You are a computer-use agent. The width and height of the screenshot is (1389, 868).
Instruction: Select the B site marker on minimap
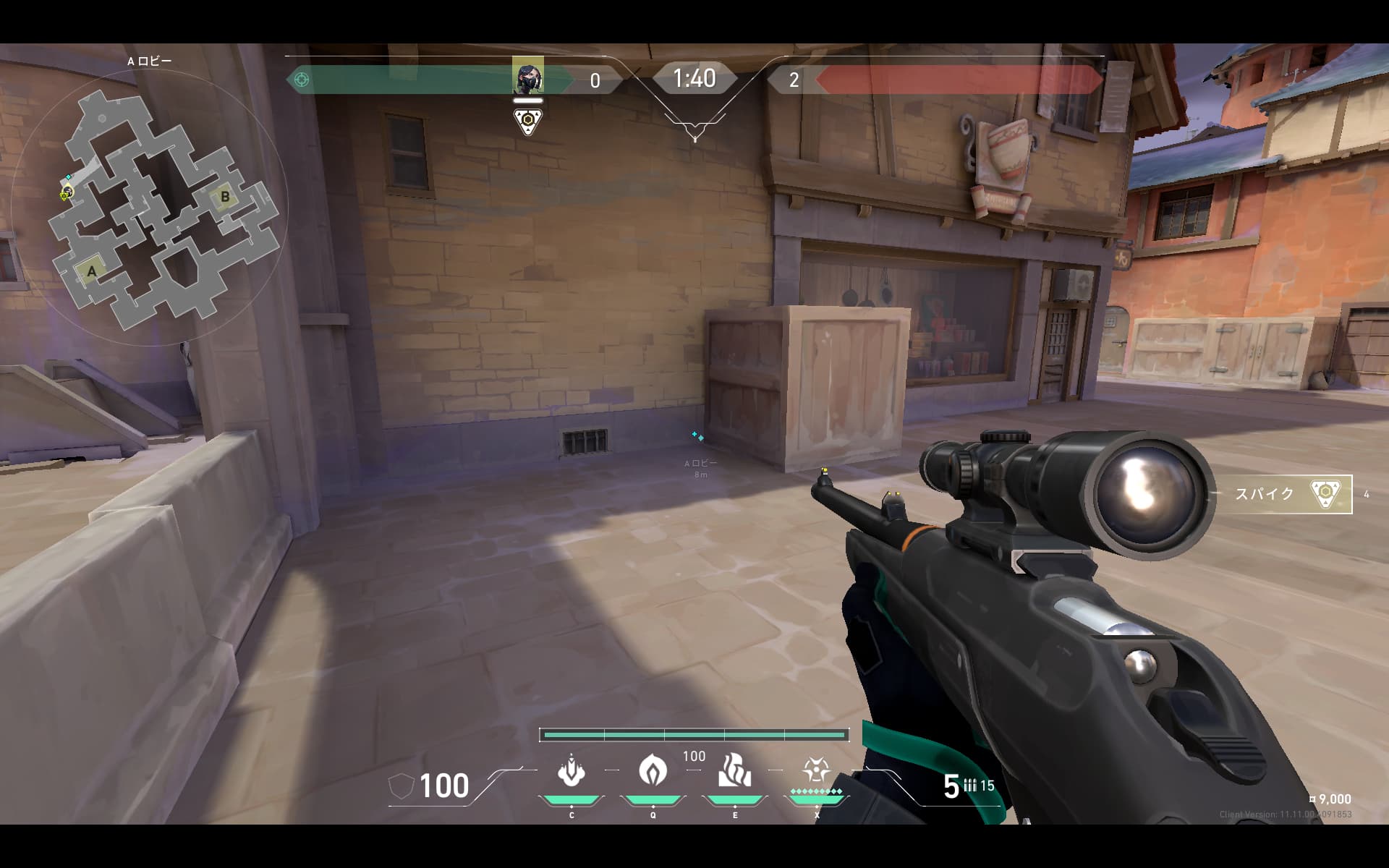224,196
